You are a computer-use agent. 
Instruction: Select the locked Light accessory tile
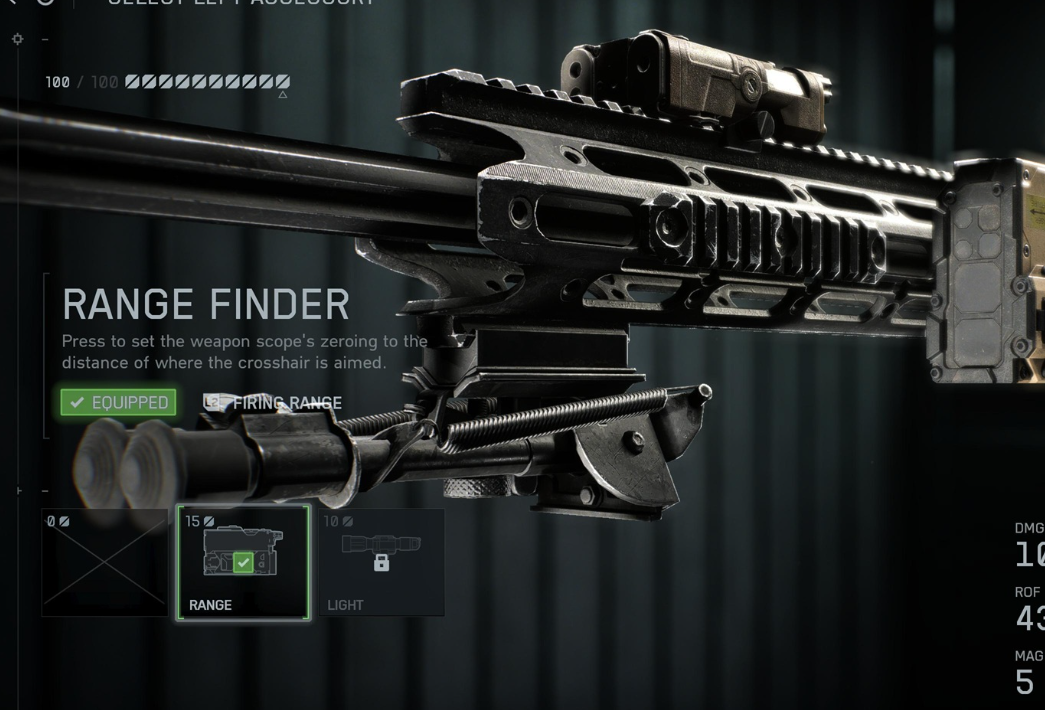[380, 561]
